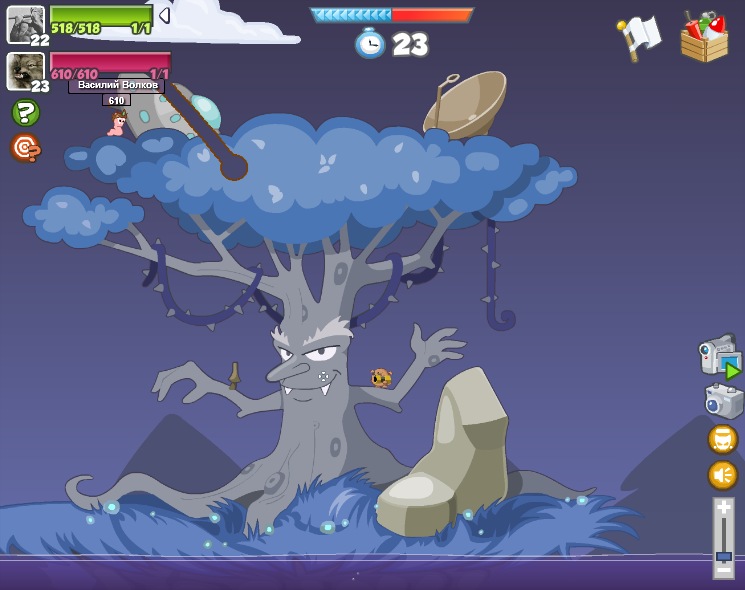Open the weapons crate

tap(704, 38)
